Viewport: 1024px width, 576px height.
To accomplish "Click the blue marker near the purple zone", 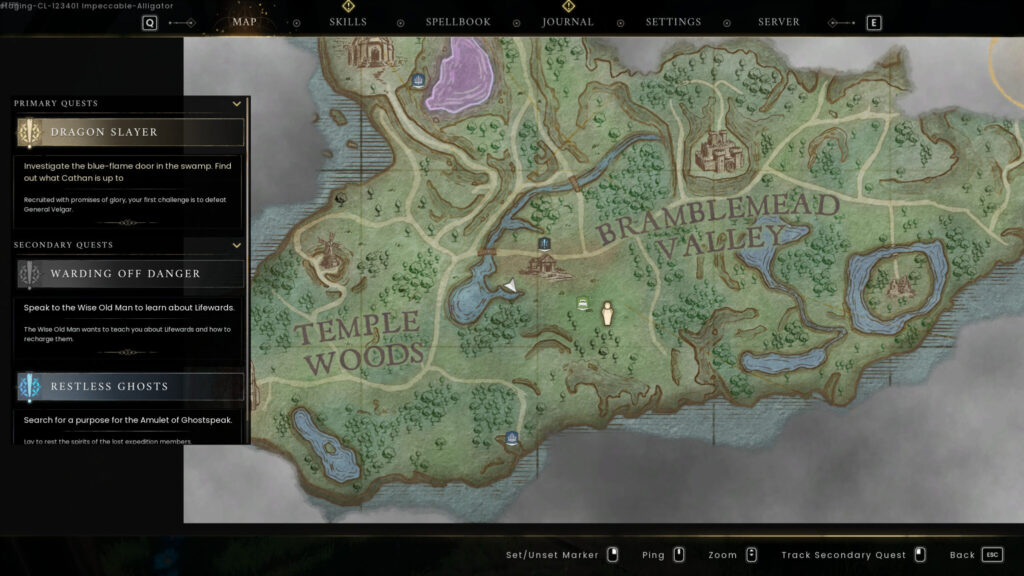I will pos(418,80).
